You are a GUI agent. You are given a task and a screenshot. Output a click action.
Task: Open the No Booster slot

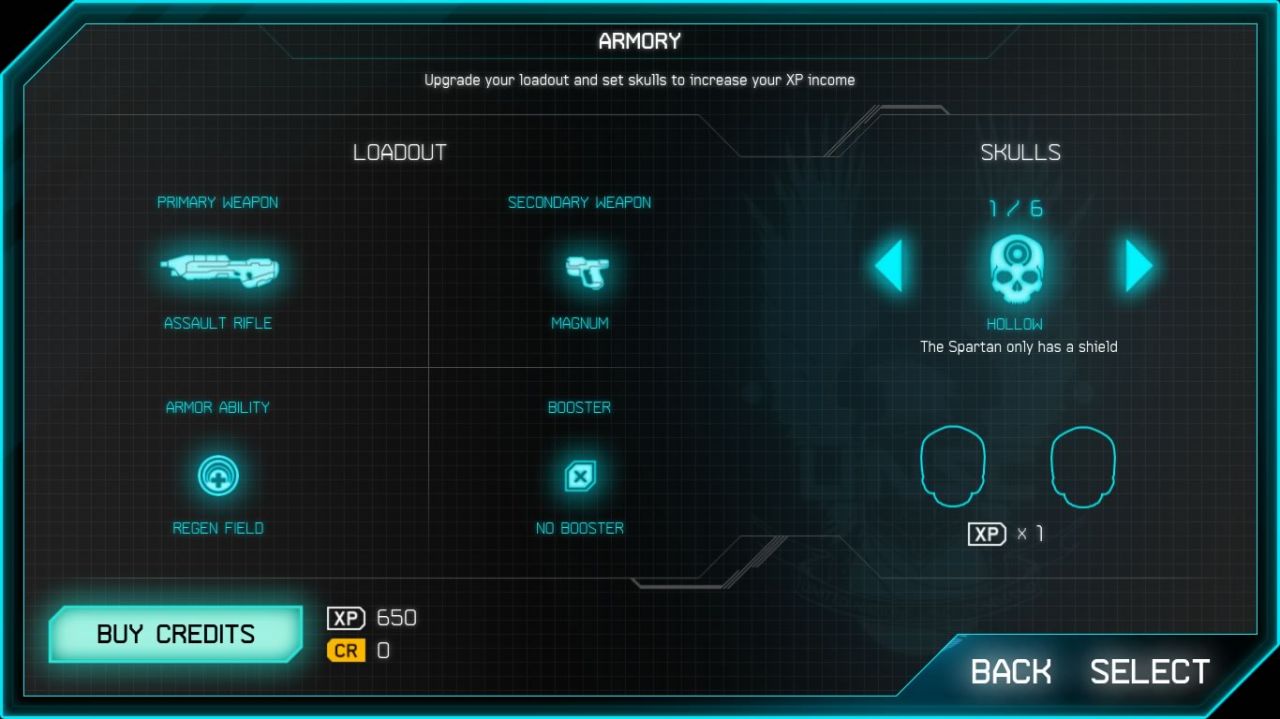pyautogui.click(x=580, y=475)
